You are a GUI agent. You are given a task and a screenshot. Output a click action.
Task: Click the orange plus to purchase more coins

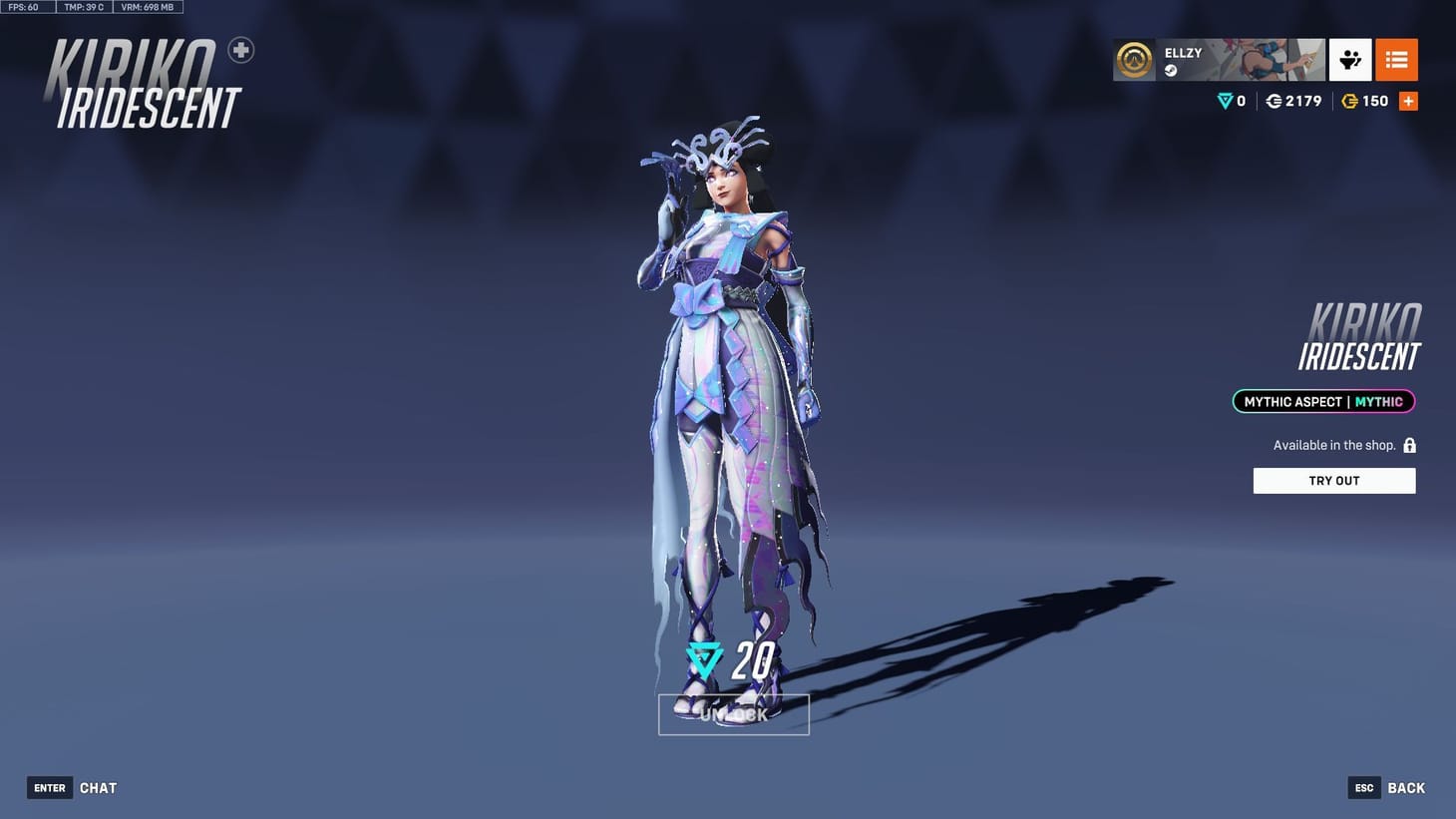click(1408, 100)
